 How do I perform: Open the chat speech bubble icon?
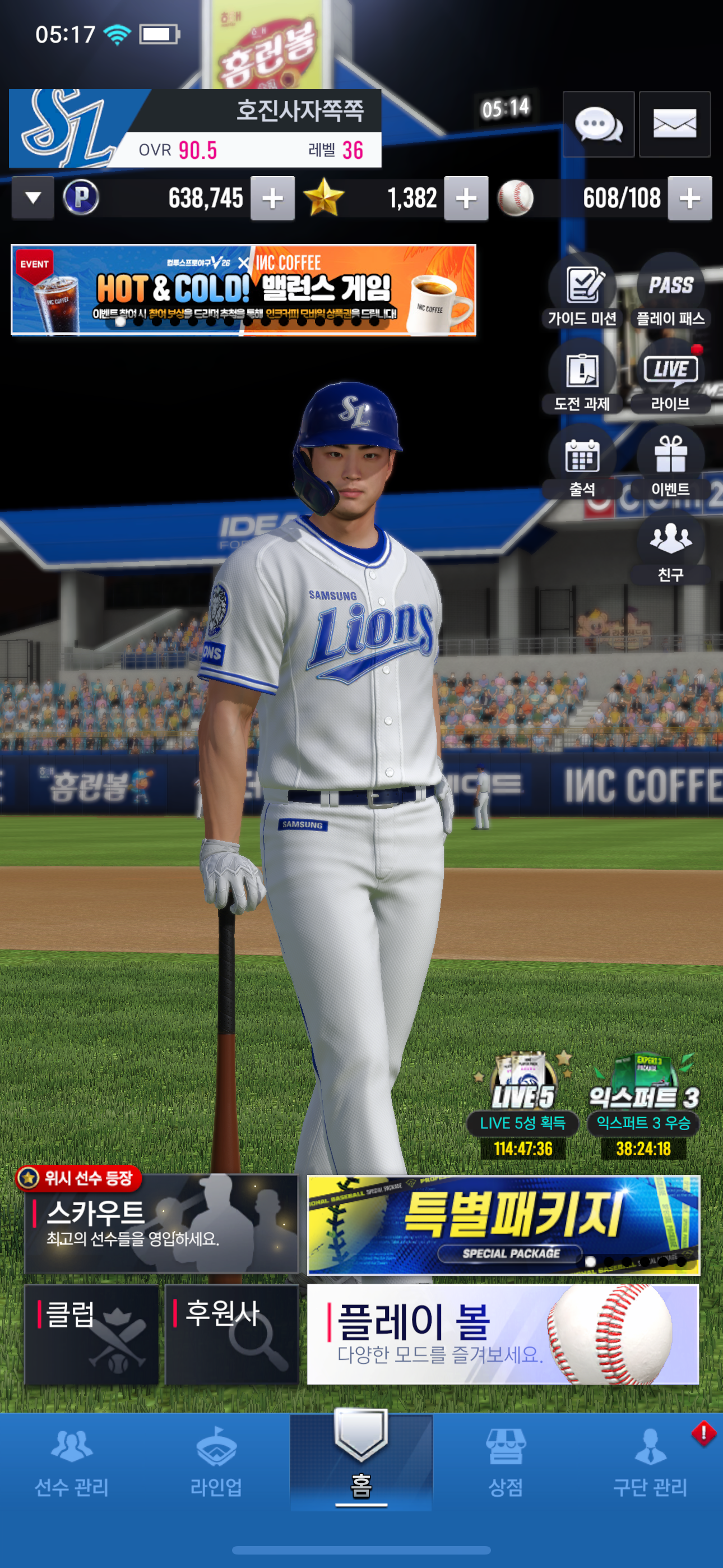pyautogui.click(x=598, y=125)
